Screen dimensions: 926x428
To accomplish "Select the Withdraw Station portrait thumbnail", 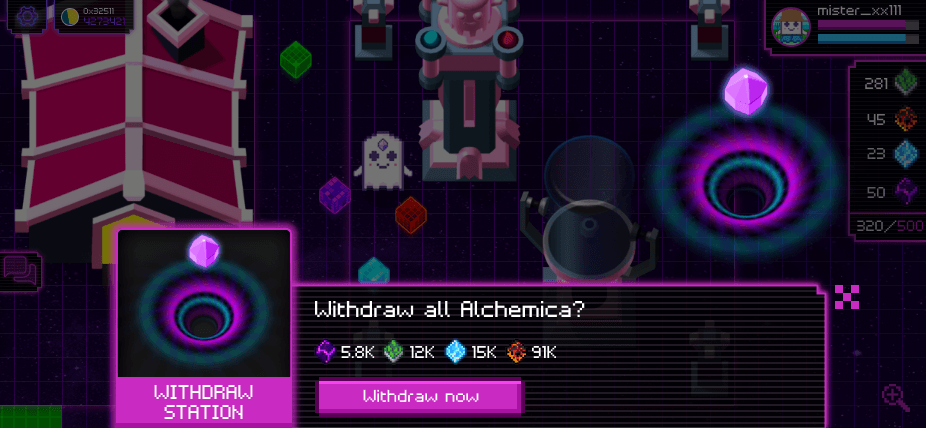I will pyautogui.click(x=204, y=304).
